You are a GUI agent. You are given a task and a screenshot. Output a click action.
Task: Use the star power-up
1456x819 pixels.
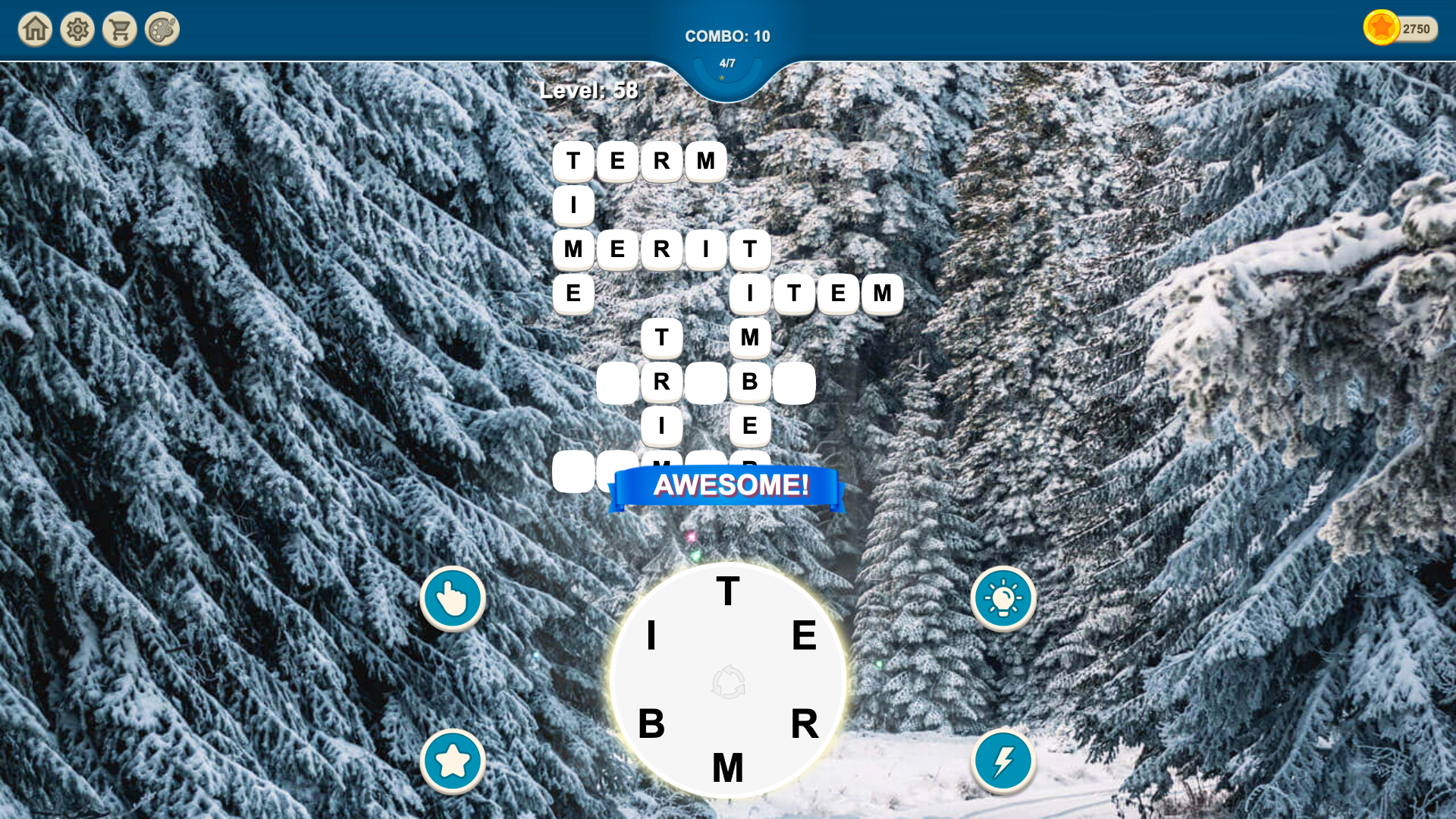pyautogui.click(x=453, y=761)
